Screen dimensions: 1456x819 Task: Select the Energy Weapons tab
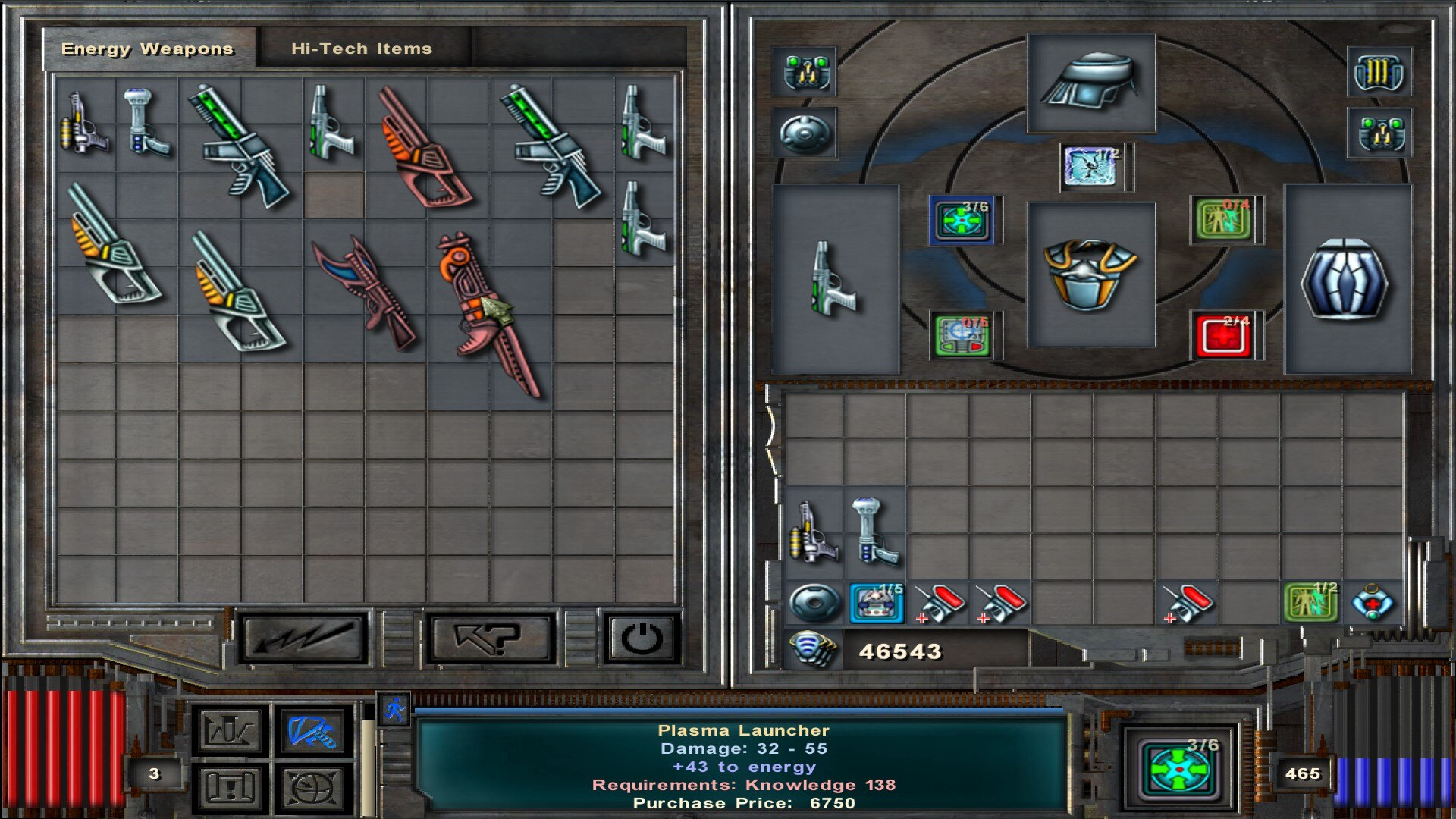point(148,49)
